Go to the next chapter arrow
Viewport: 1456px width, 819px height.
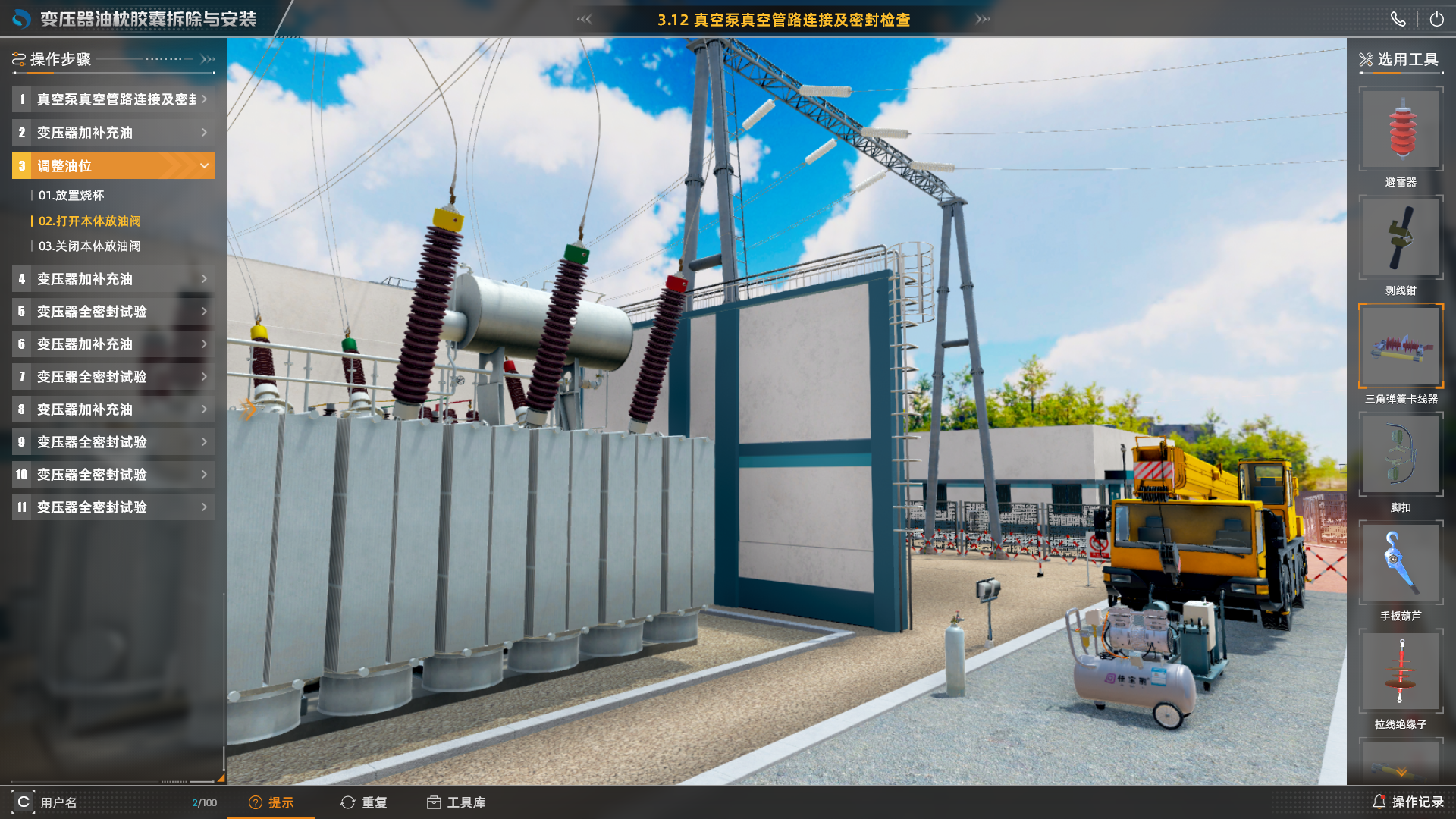coord(983,19)
